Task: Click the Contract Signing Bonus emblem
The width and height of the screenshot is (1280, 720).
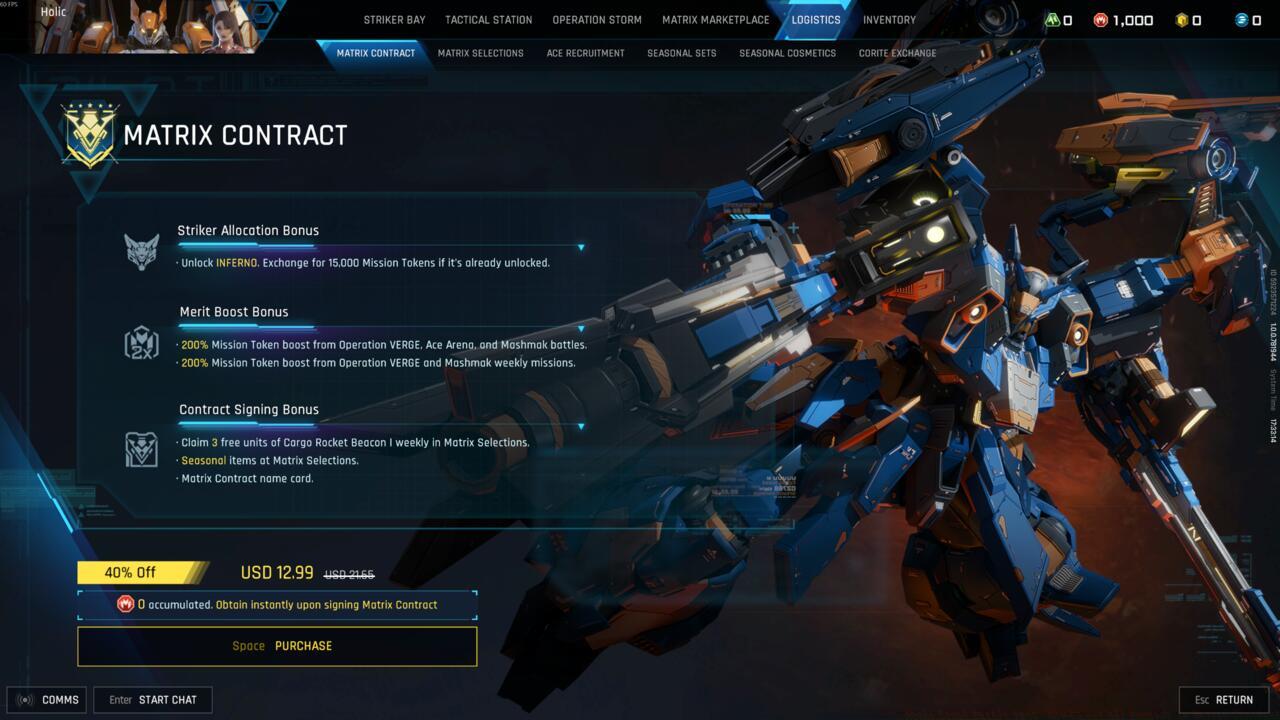Action: [140, 449]
